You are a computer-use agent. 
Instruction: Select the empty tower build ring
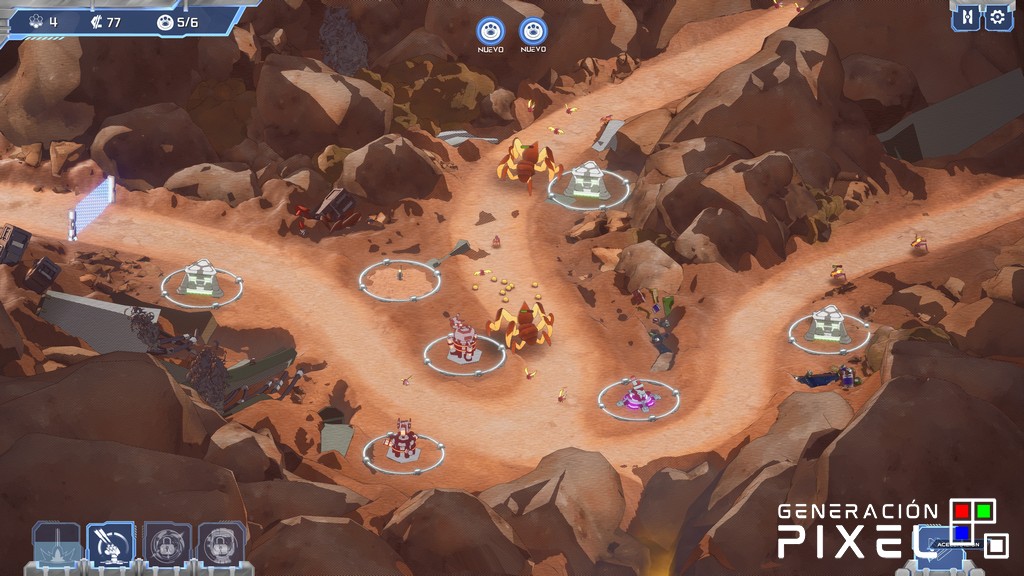[x=400, y=279]
